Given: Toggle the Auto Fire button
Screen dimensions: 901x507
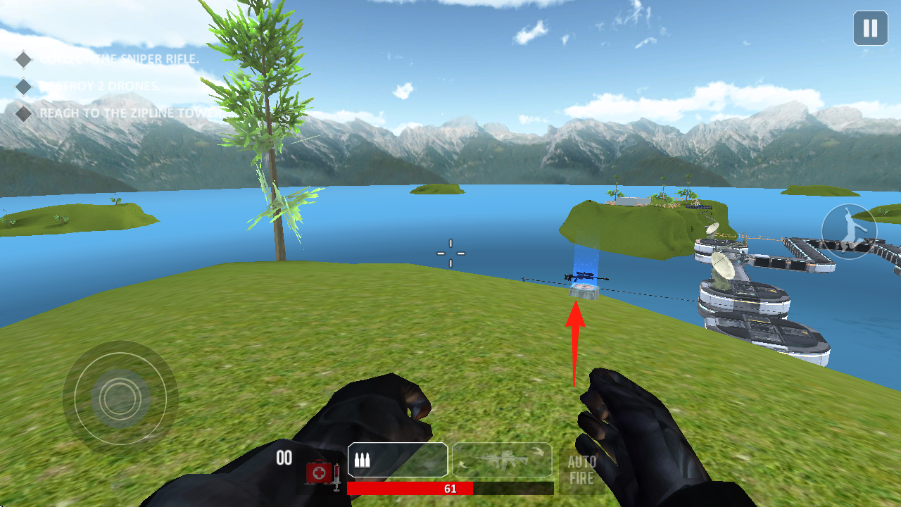Looking at the screenshot, I should pyautogui.click(x=582, y=469).
